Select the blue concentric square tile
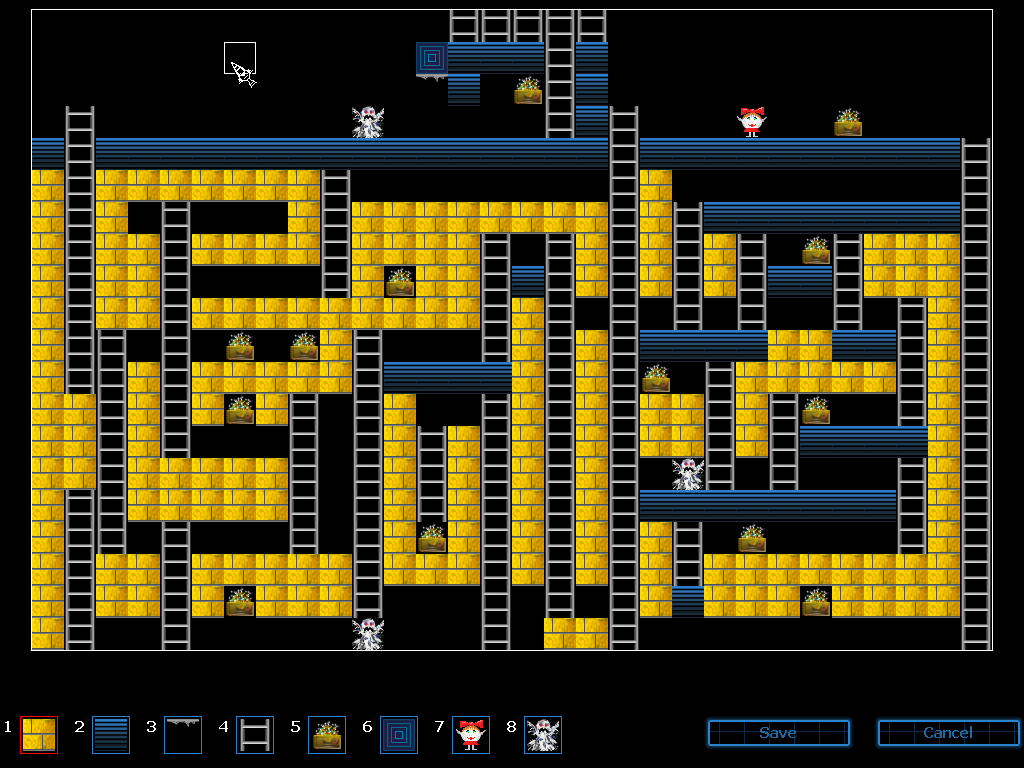1024x768 pixels. (x=399, y=734)
